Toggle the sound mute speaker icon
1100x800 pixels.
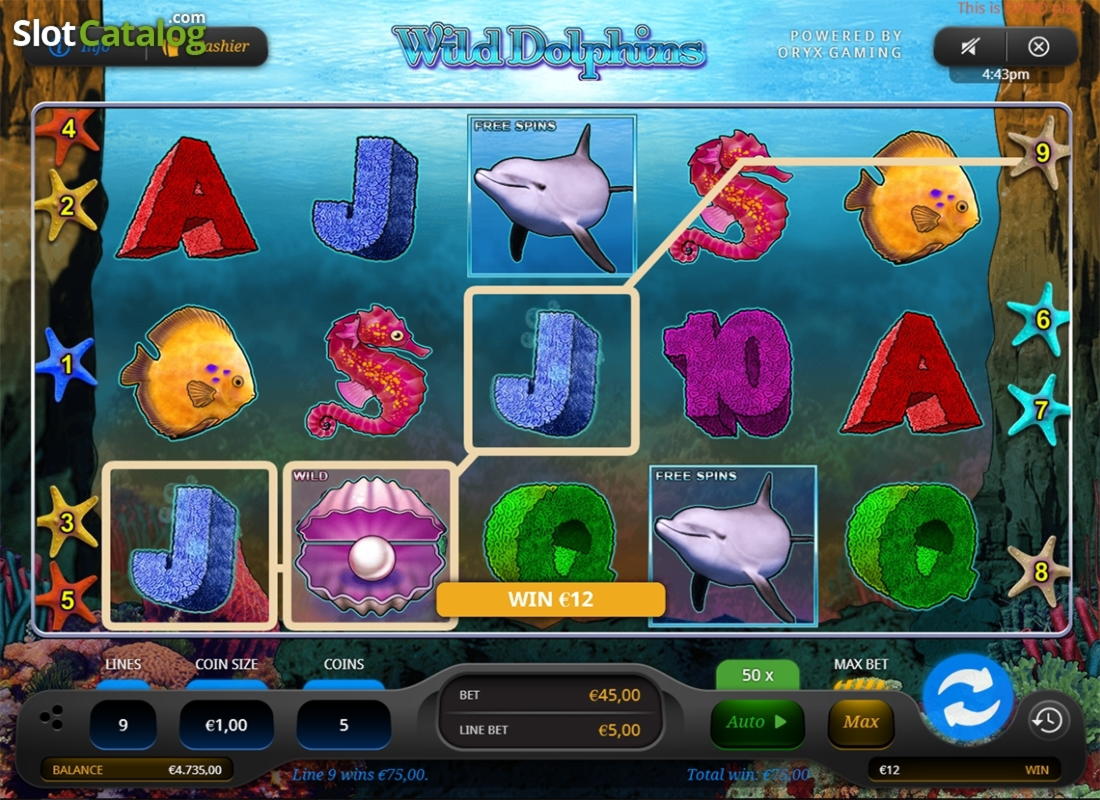968,46
